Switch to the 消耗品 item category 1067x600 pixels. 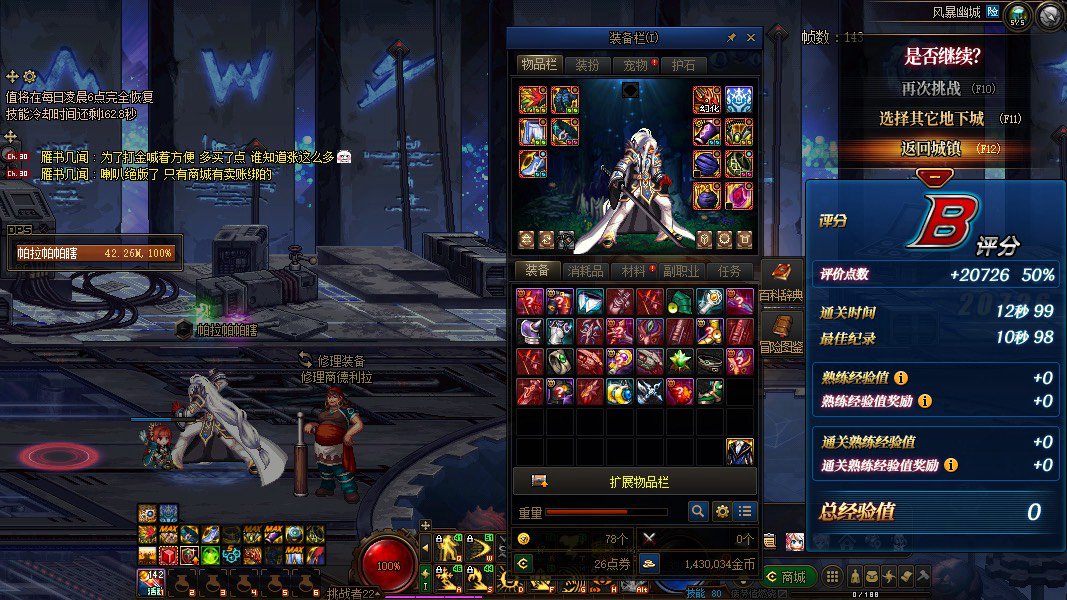[586, 271]
